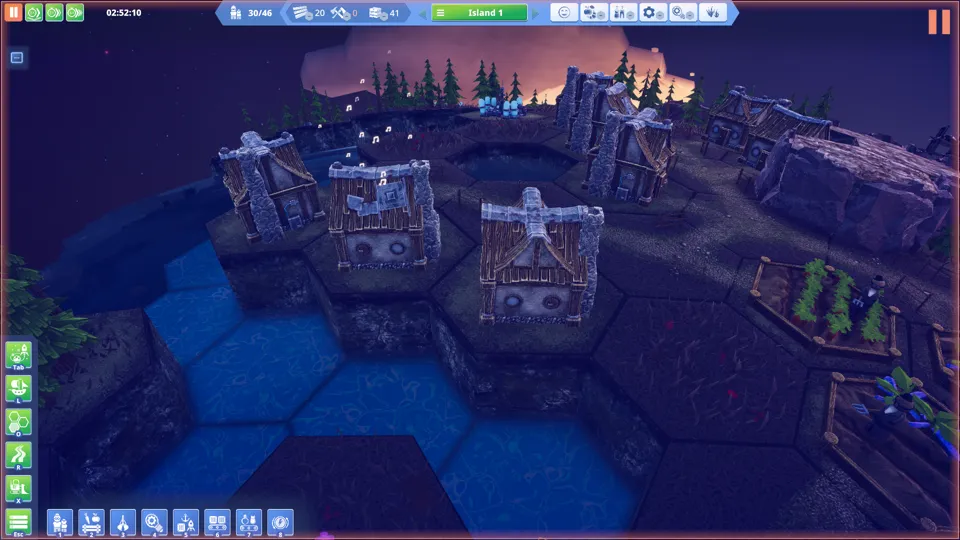Activate the bulldozer demolish tool
This screenshot has width=960, height=540.
[19, 488]
